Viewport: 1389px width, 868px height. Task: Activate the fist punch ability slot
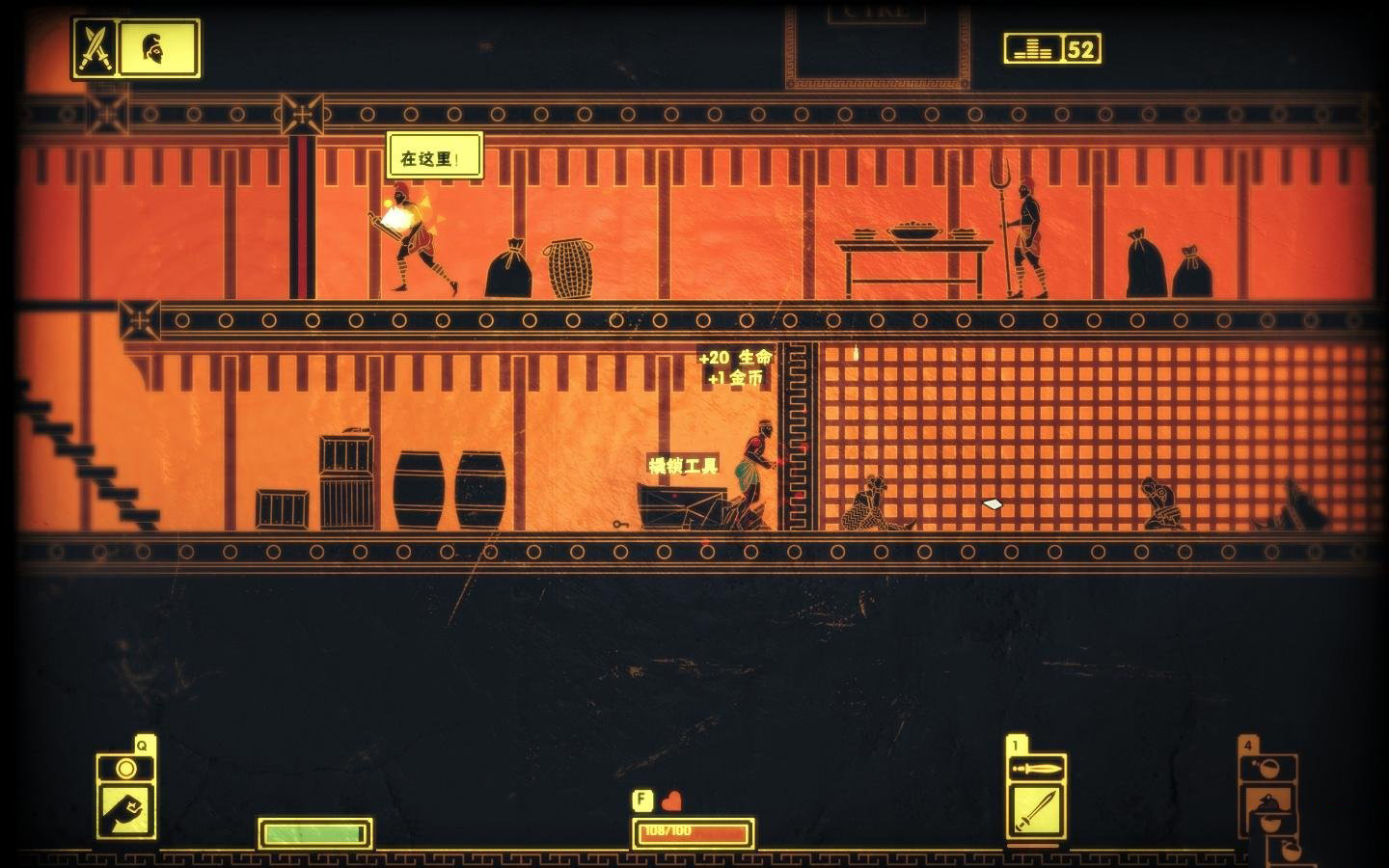point(125,810)
